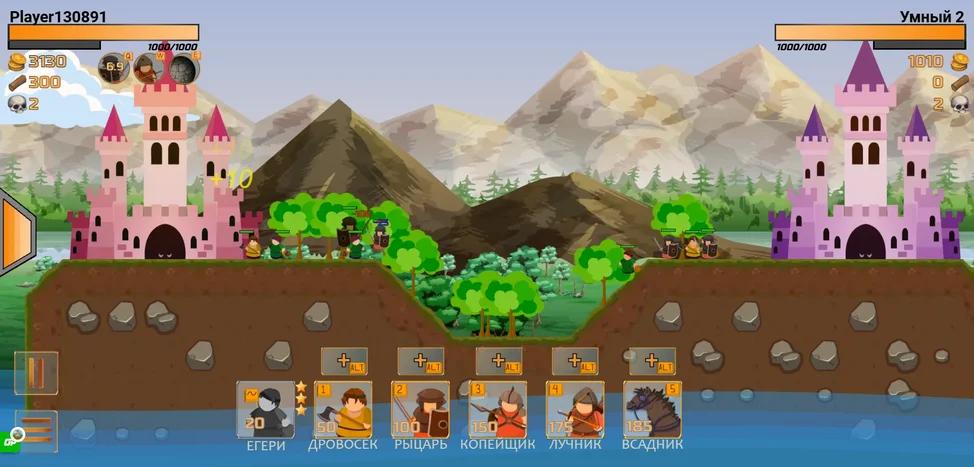Activate the stone wall ability icon
This screenshot has height=467, width=974.
coord(183,69)
